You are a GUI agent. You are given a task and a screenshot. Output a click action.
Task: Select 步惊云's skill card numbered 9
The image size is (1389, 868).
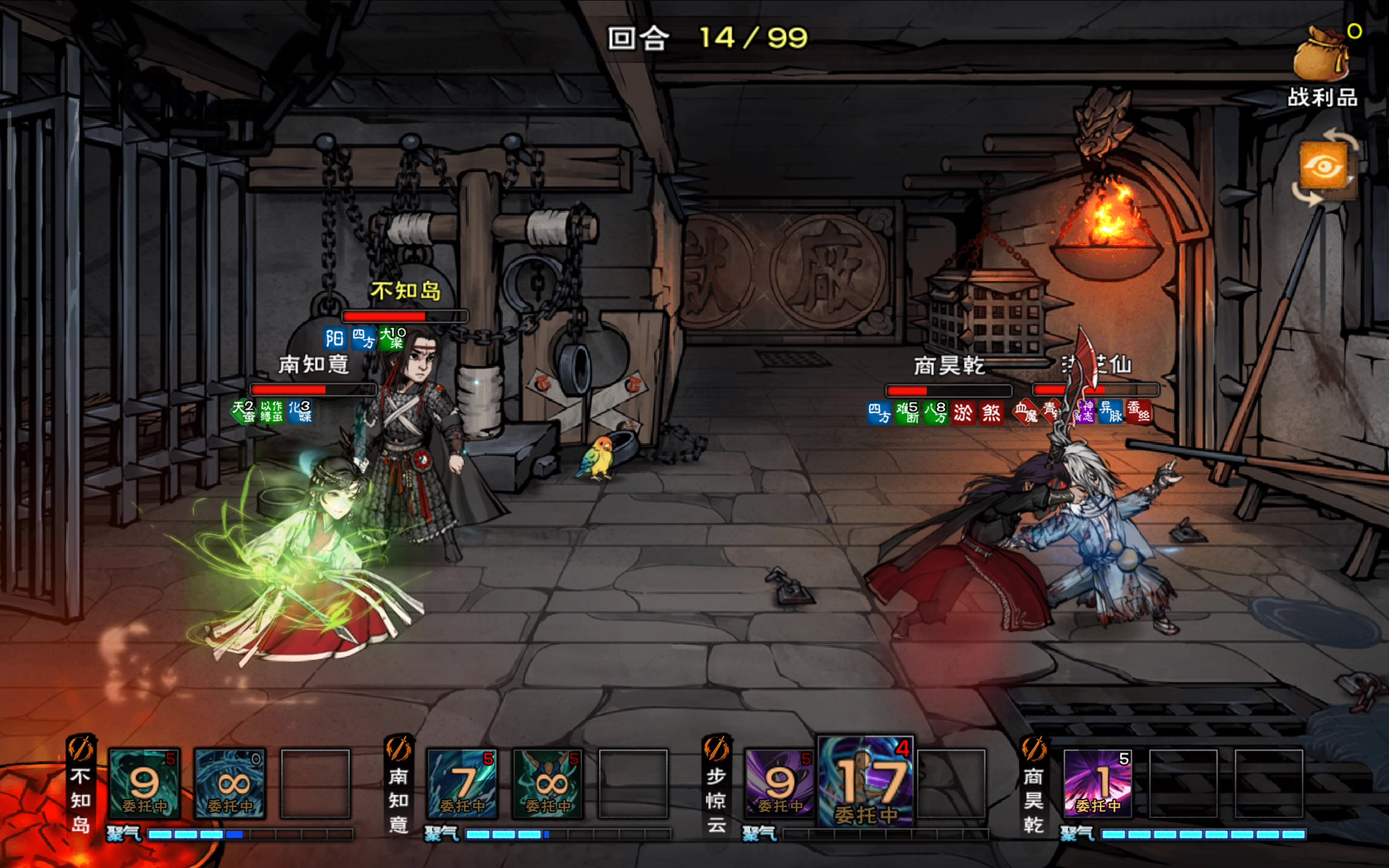780,783
